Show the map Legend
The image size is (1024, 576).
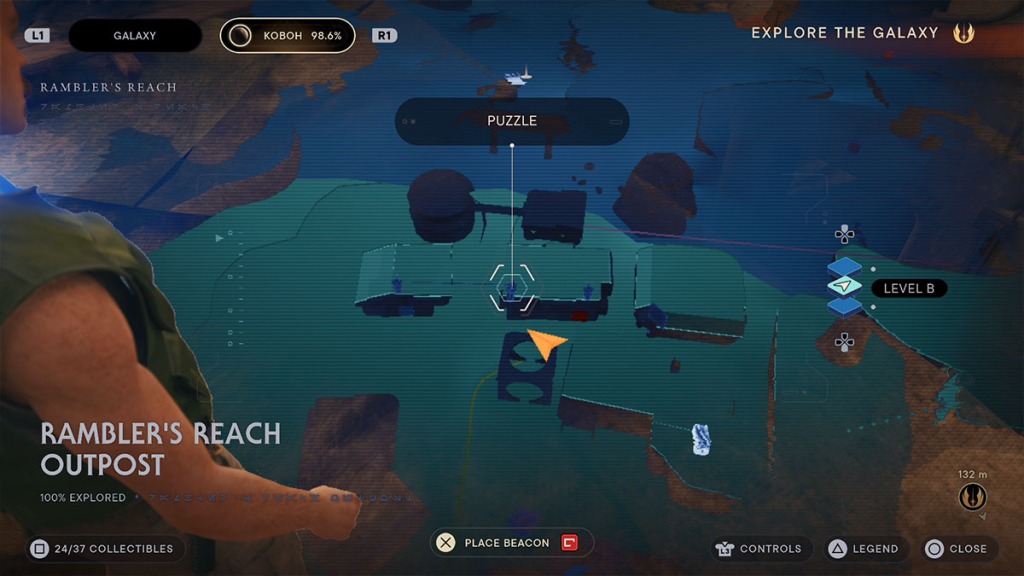[862, 548]
